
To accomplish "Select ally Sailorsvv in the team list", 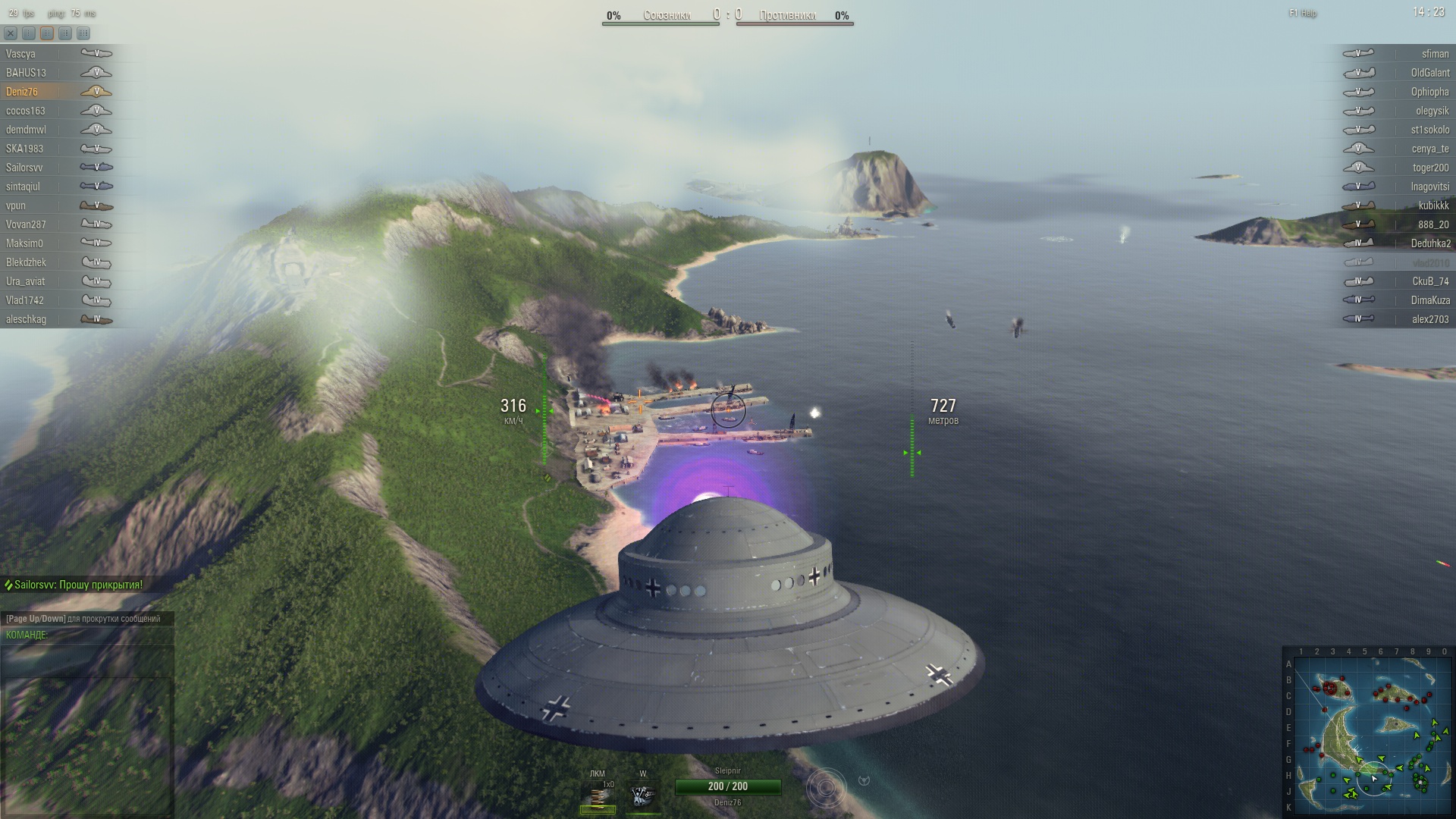I will [x=24, y=168].
